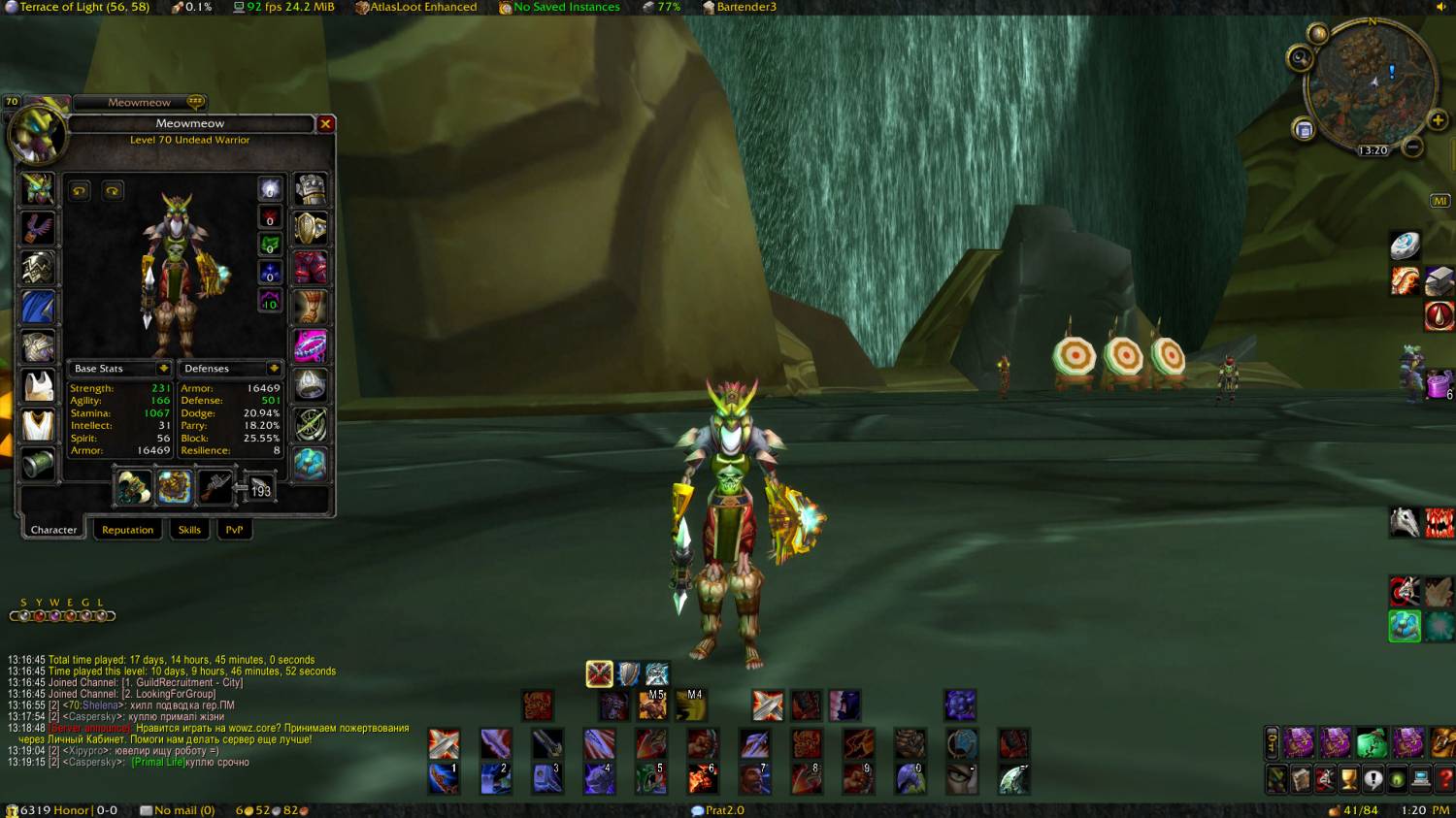Switch to the Reputation tab
Screen dimensions: 1456x818
127,530
